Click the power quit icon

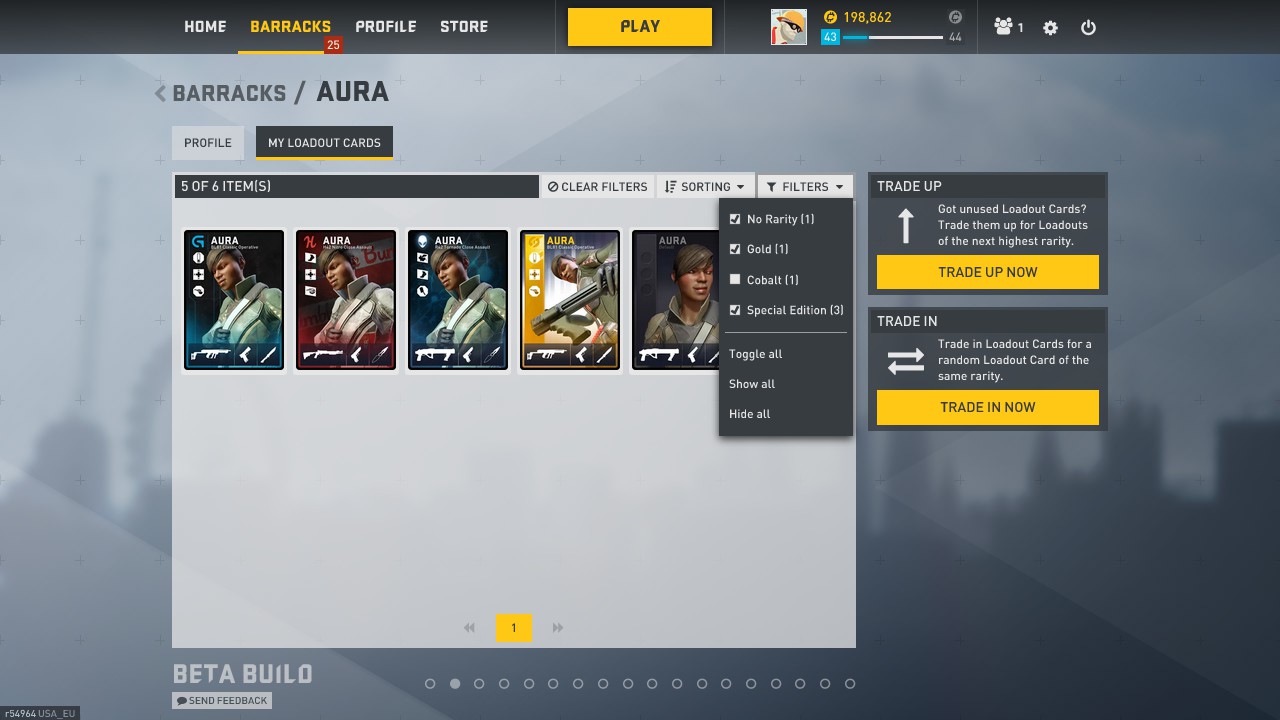click(1088, 28)
